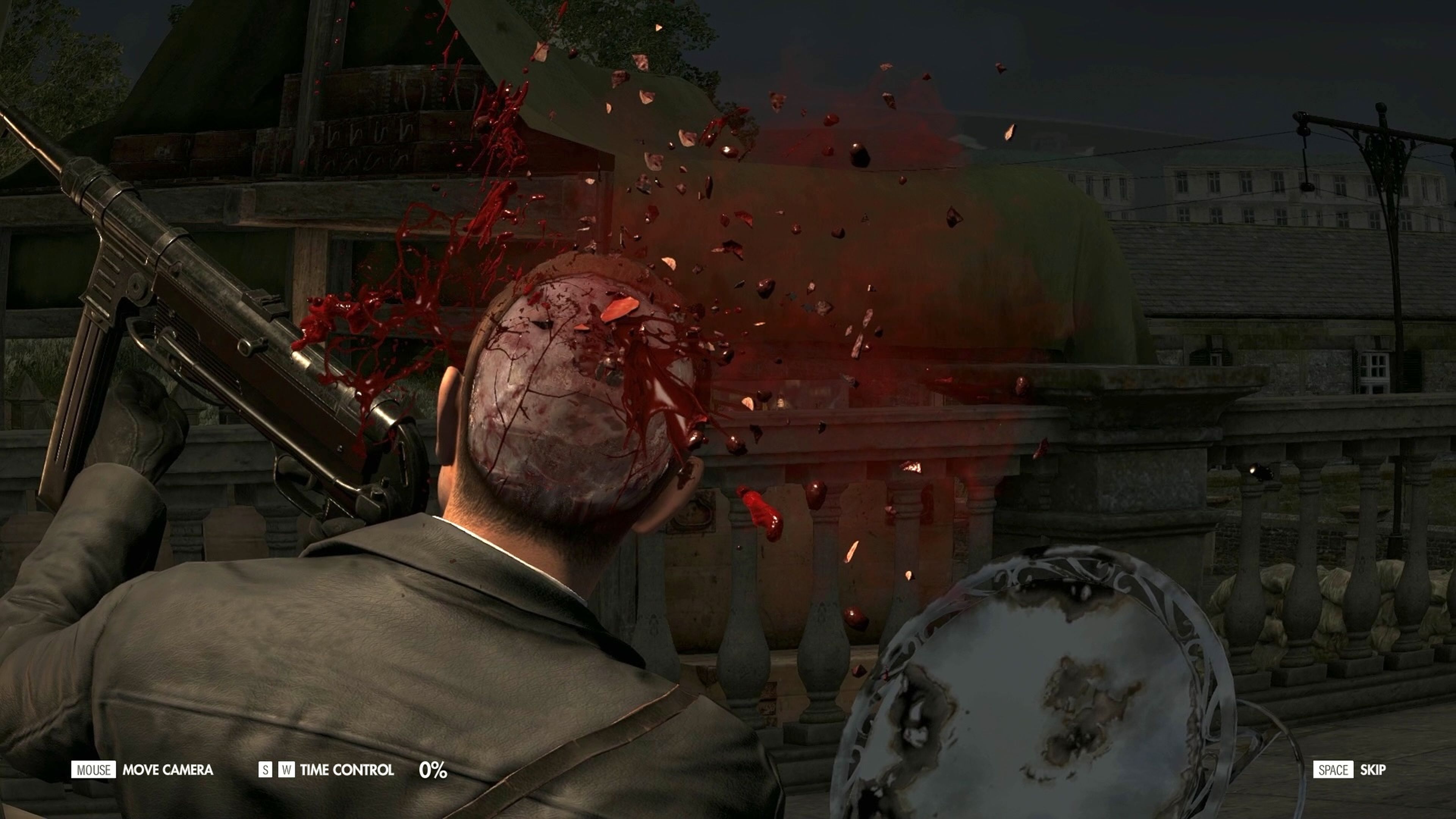1456x819 pixels.
Task: Expand the TIME CONTROL prompt
Action: click(348, 770)
